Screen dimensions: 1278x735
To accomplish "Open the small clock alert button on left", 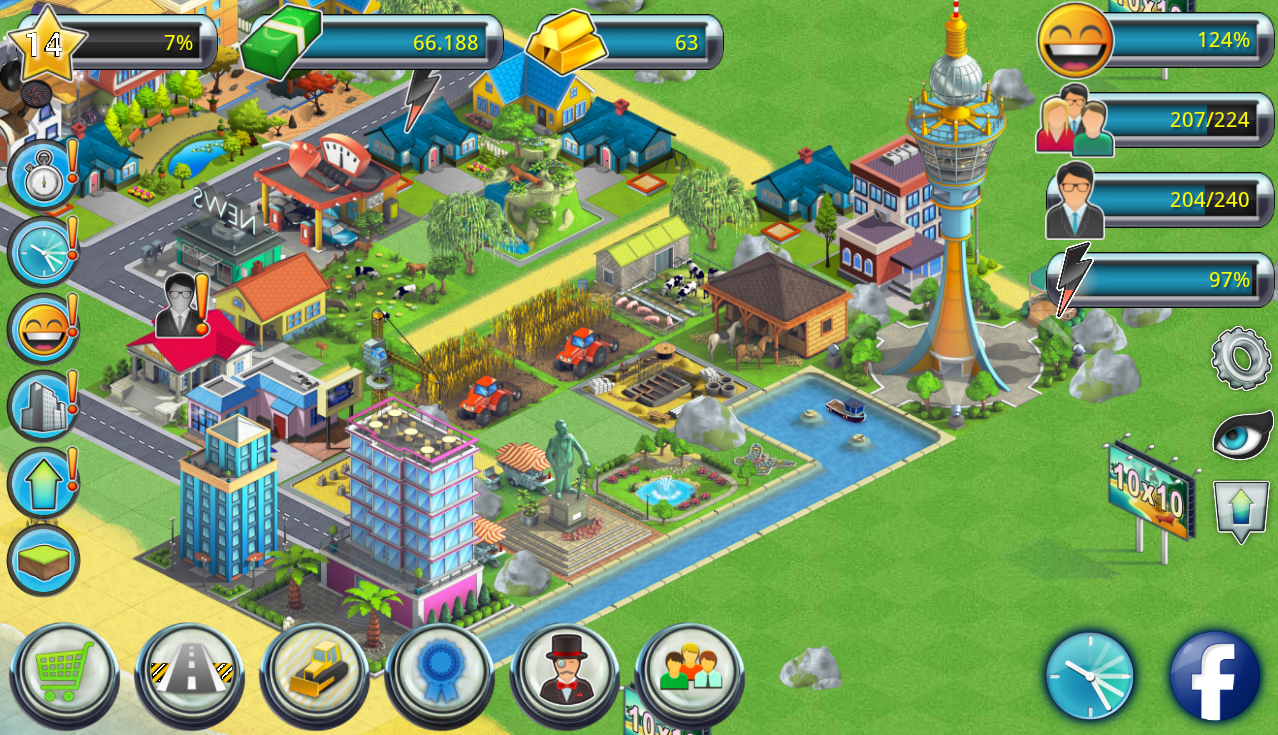I will [x=42, y=252].
